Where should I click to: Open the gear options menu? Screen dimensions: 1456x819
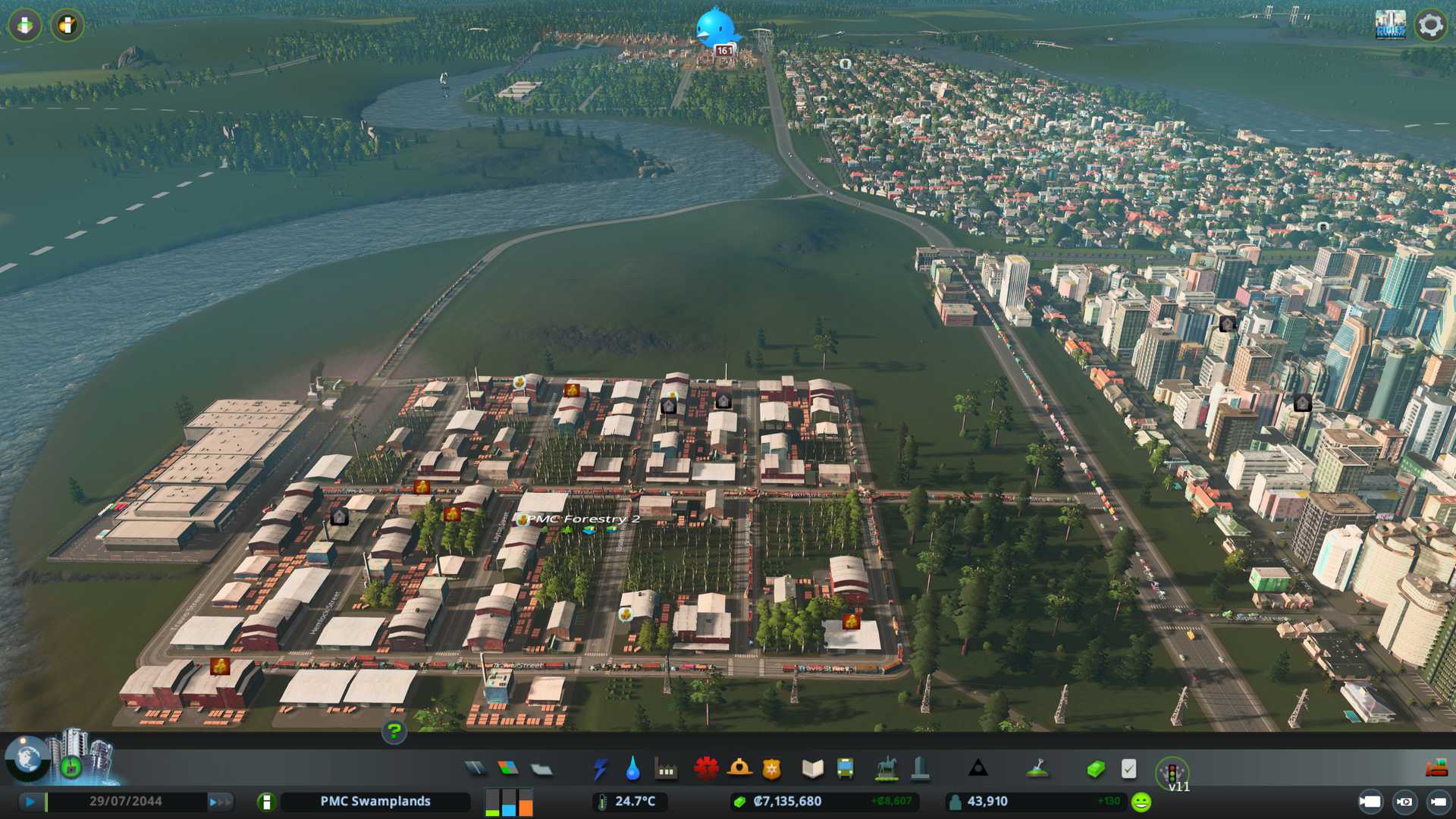tap(1430, 25)
